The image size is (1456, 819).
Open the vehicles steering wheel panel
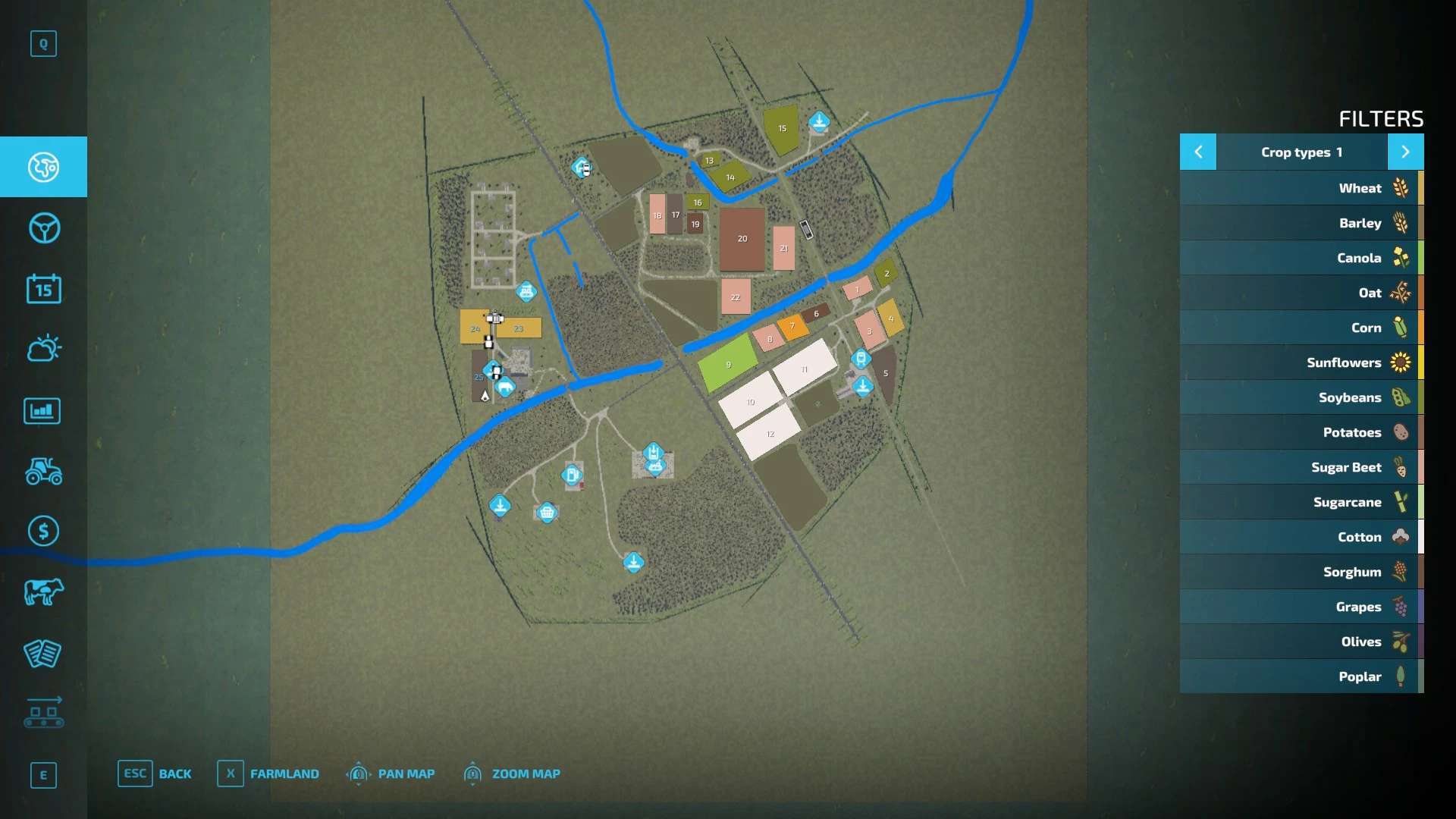(43, 227)
